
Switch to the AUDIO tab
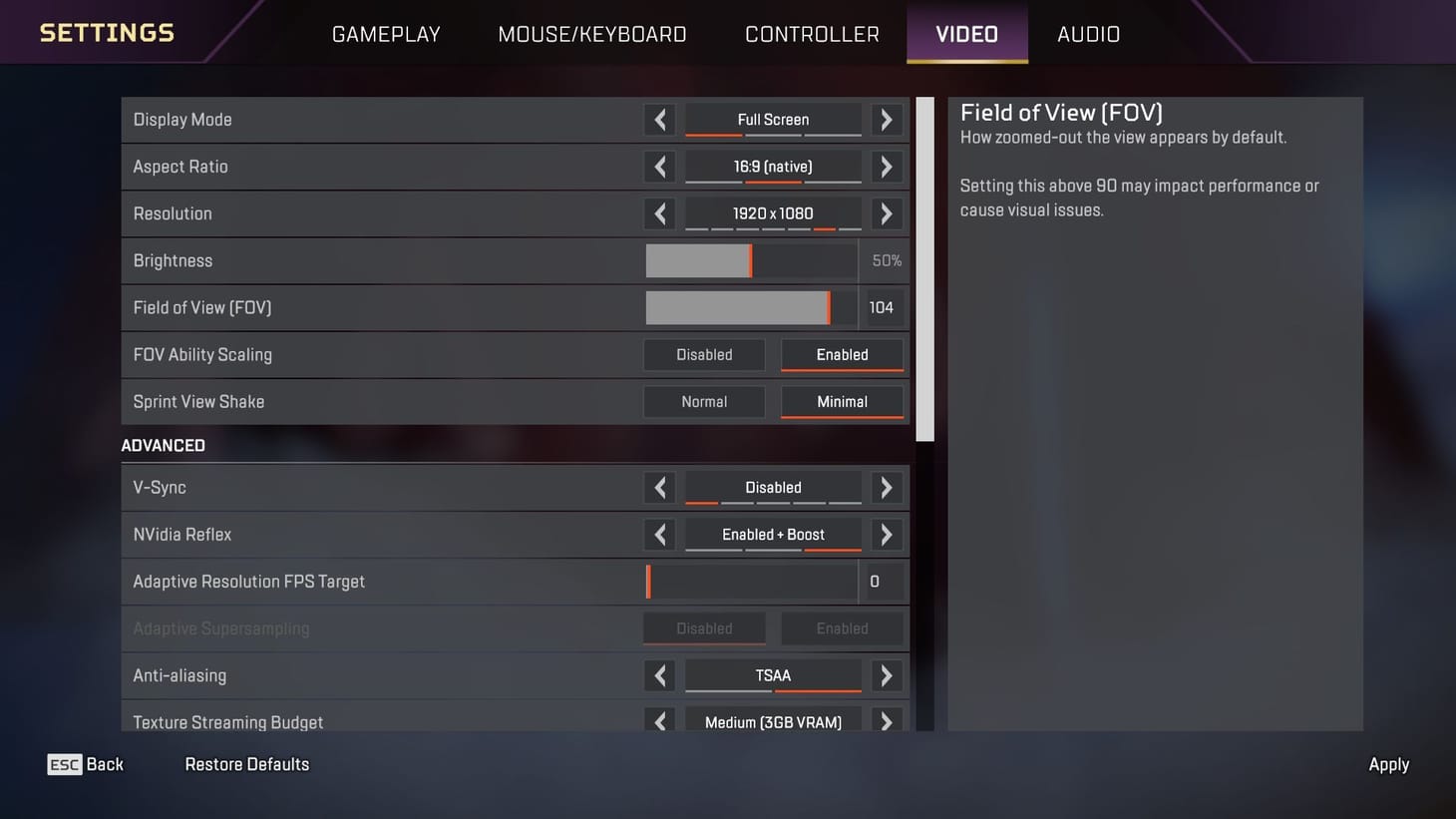[x=1088, y=33]
